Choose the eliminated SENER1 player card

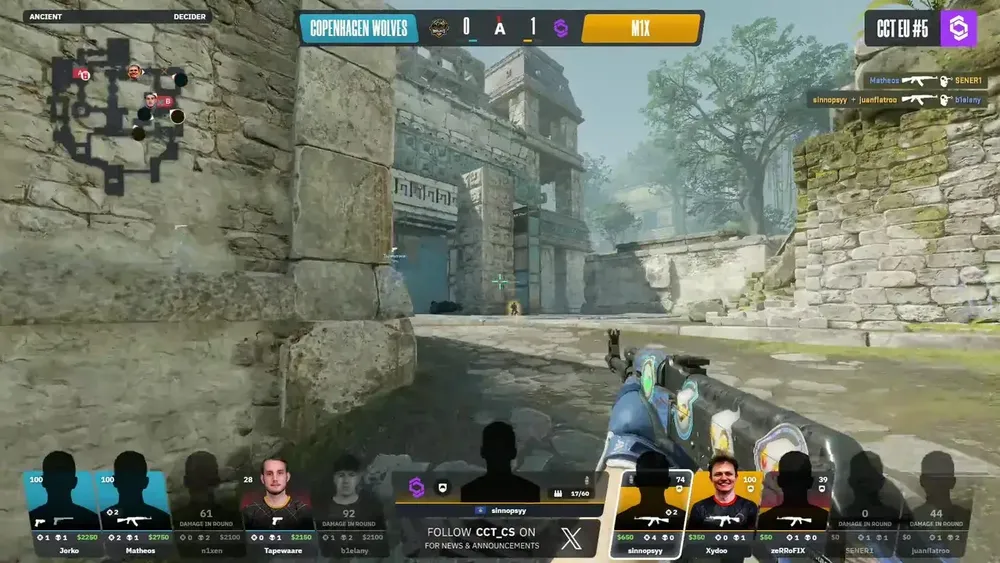pyautogui.click(x=866, y=505)
